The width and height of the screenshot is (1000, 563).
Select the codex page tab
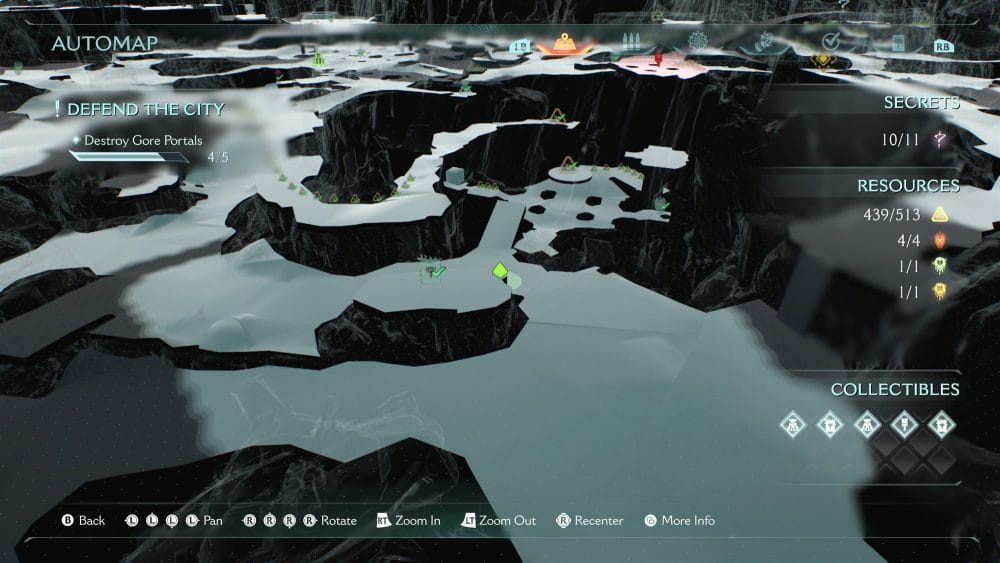tap(897, 43)
